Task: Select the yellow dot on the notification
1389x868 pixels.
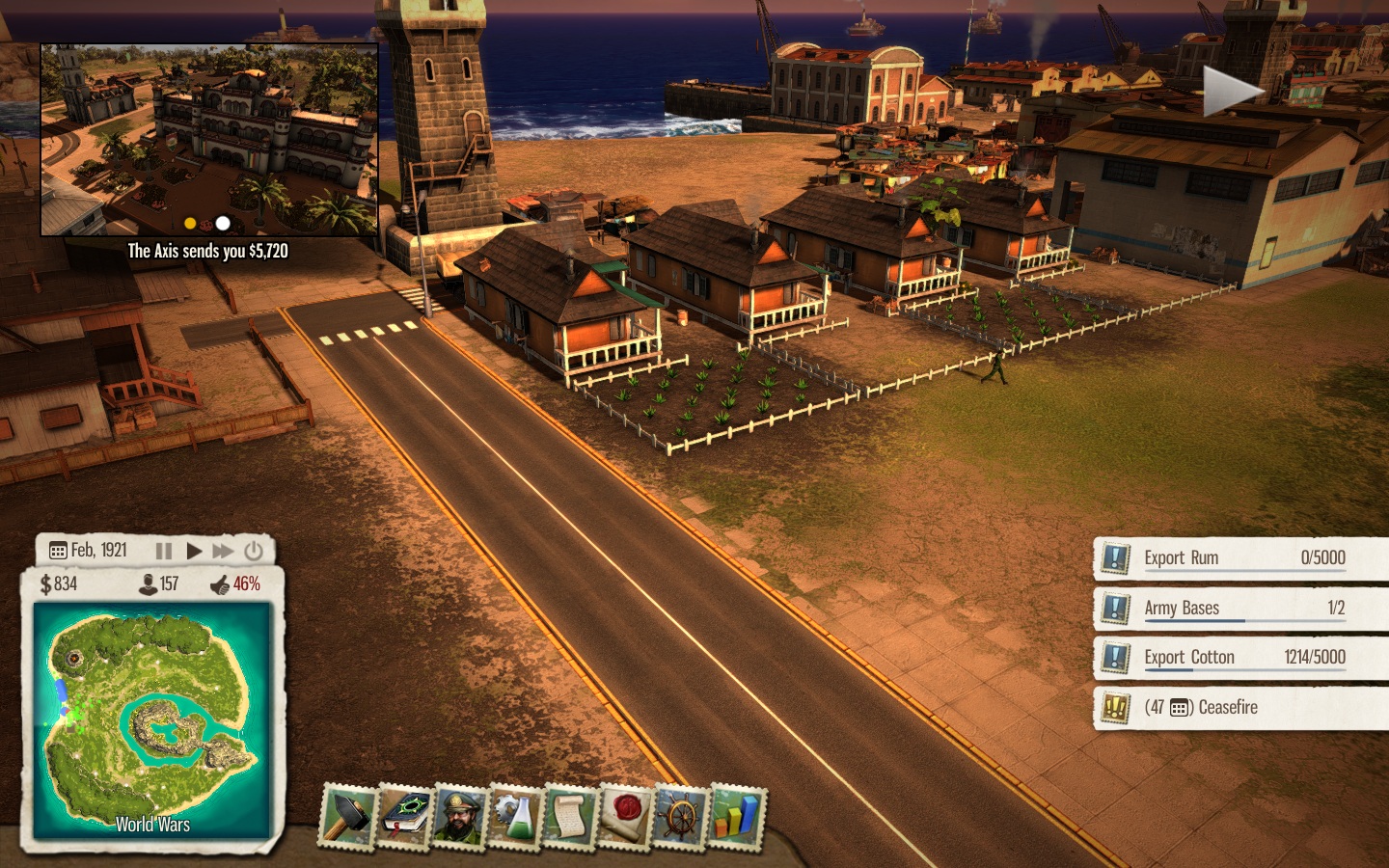Action: coord(190,224)
